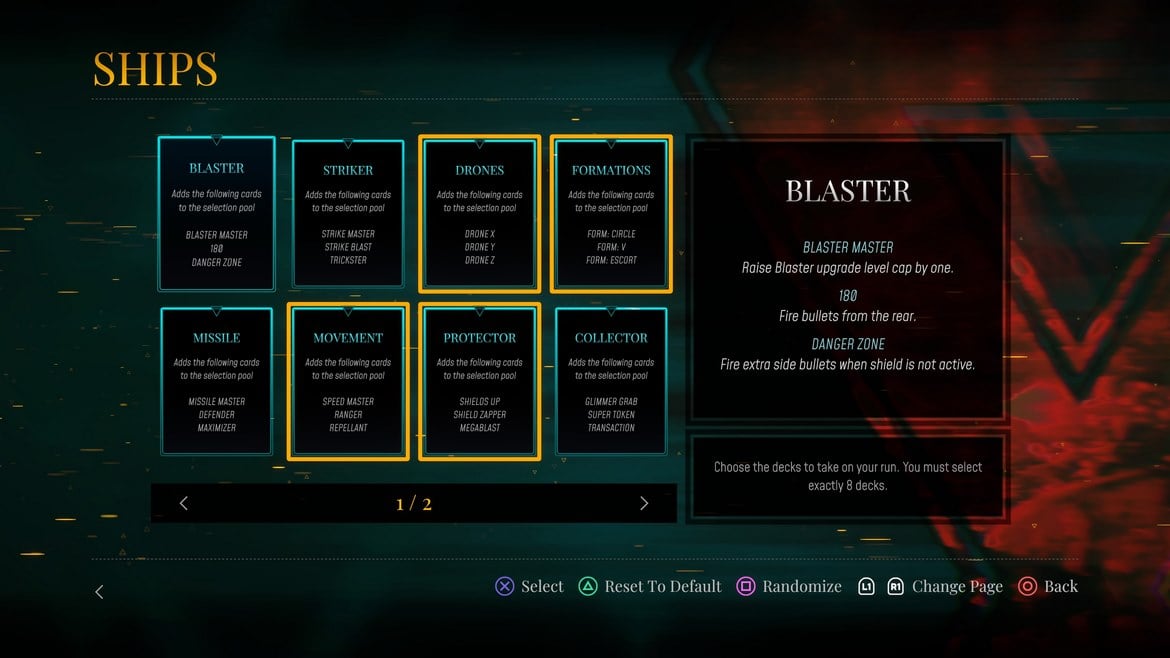
Task: Choose the Striker deck card
Action: pyautogui.click(x=348, y=214)
